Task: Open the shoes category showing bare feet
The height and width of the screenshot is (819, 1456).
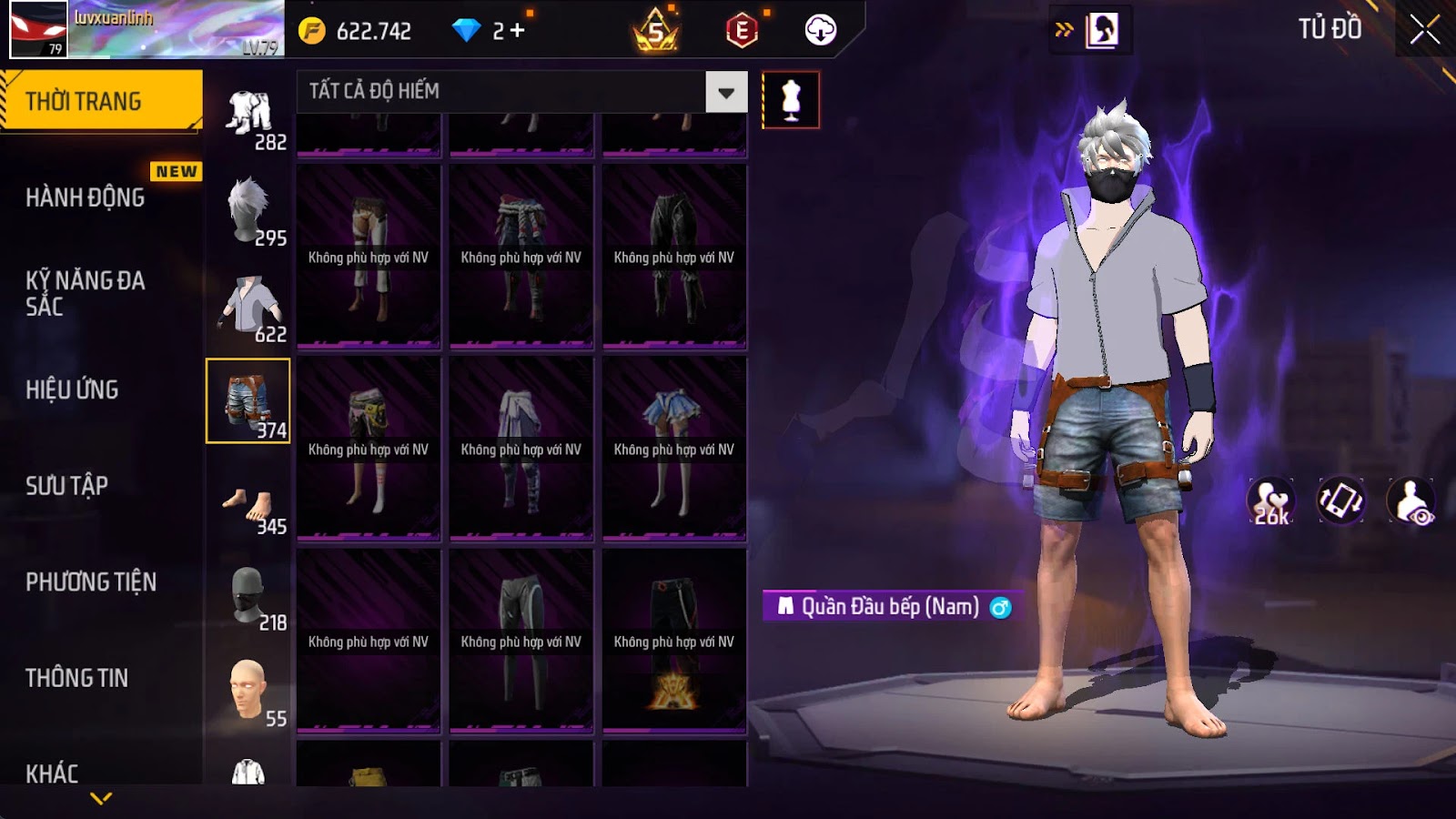Action: point(249,503)
